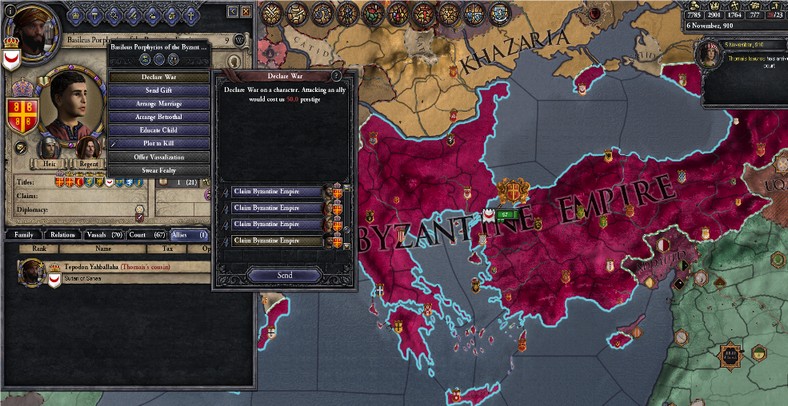
Task: Choose the Arrange Betrothal action
Action: coord(160,117)
